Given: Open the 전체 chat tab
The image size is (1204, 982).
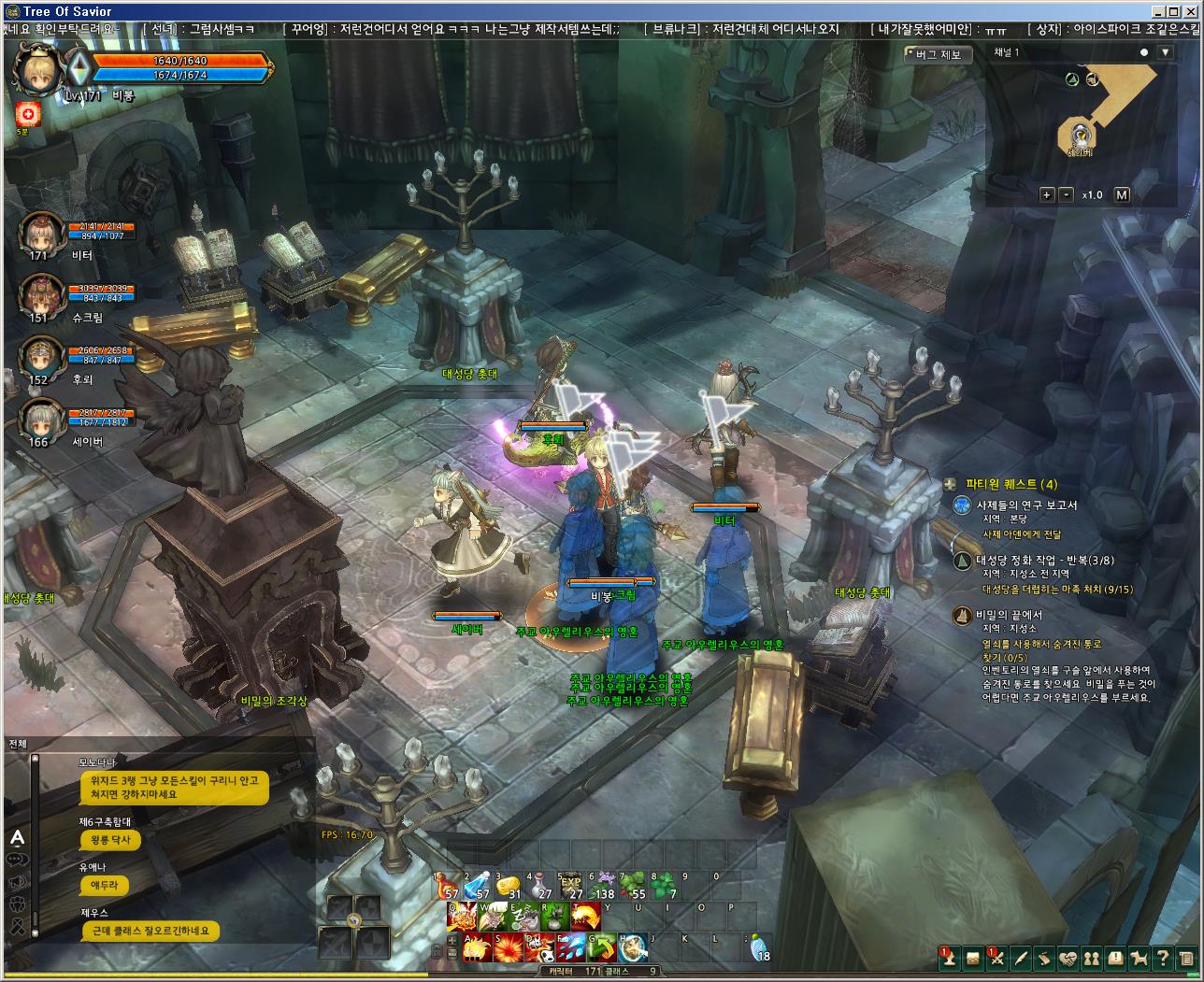Looking at the screenshot, I should point(18,744).
